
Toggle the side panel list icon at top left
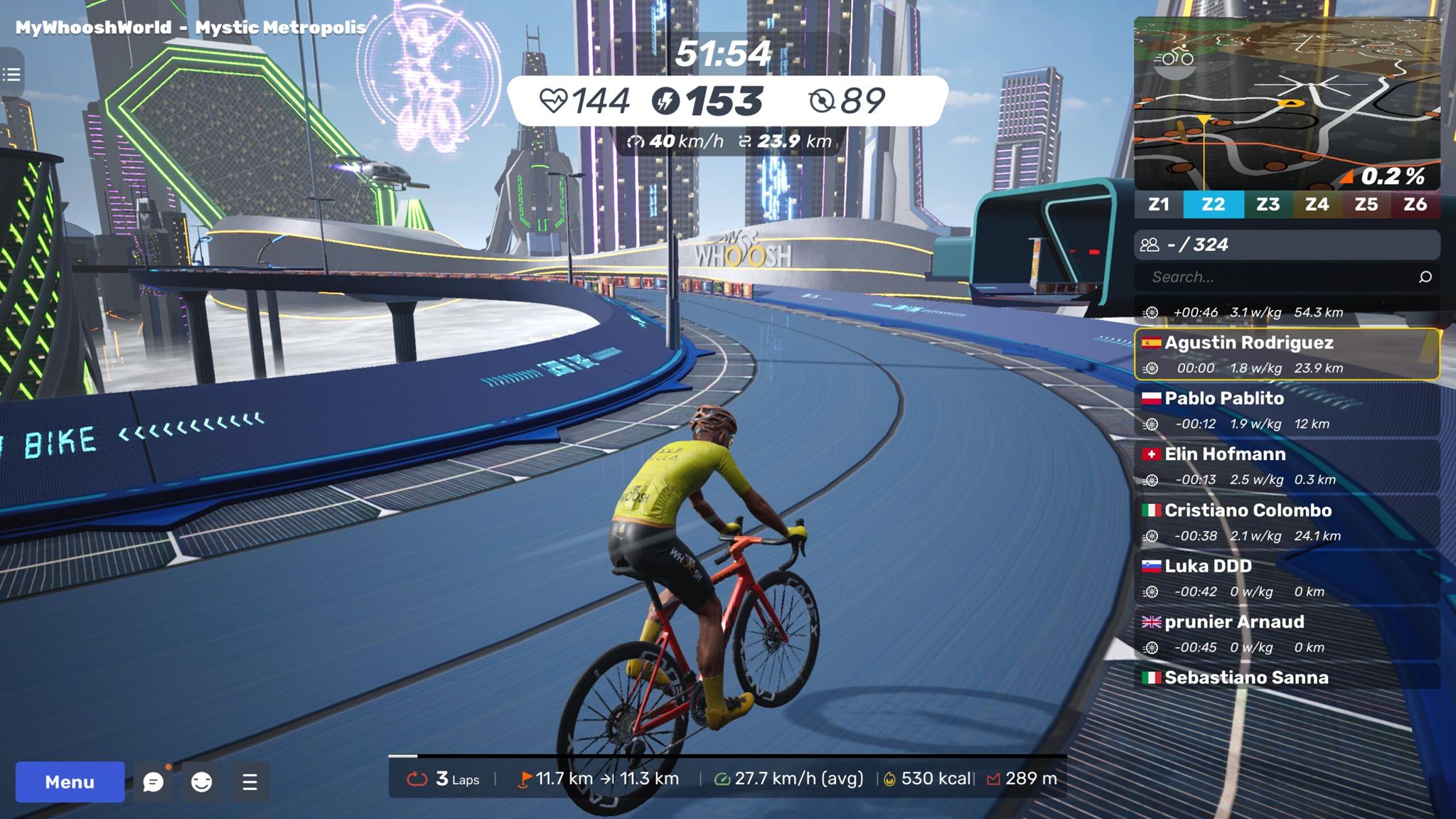coord(11,74)
